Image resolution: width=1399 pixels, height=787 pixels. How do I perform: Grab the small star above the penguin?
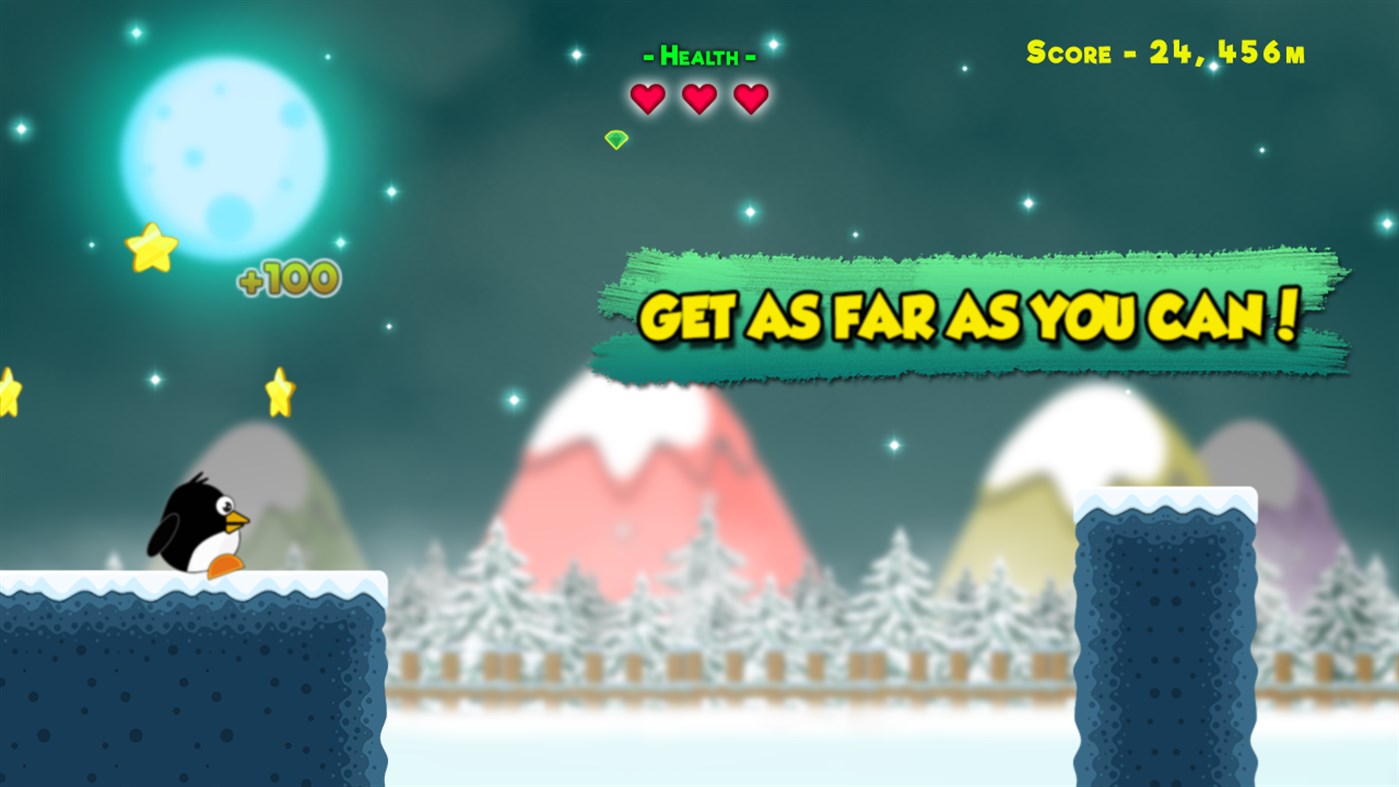coord(281,388)
